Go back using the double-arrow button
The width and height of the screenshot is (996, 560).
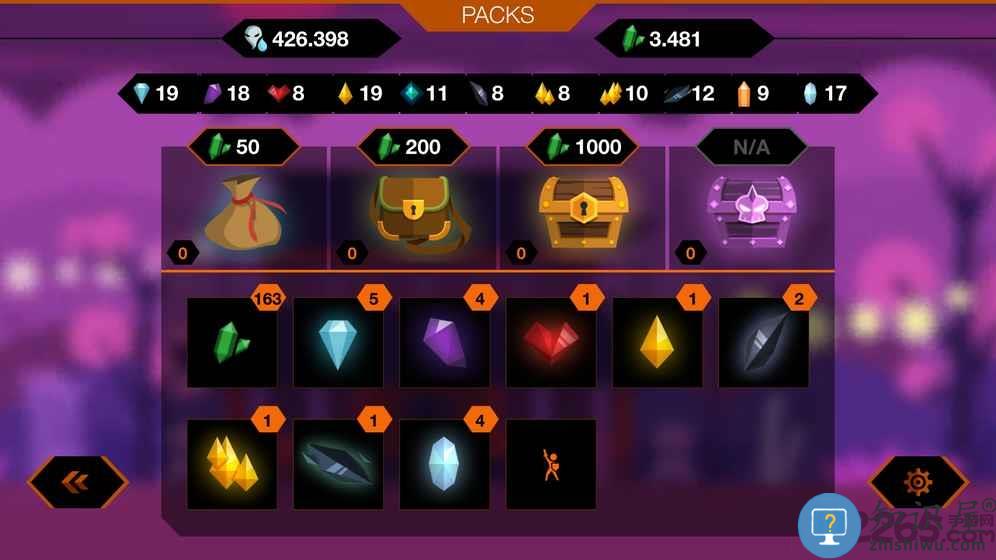coord(77,482)
